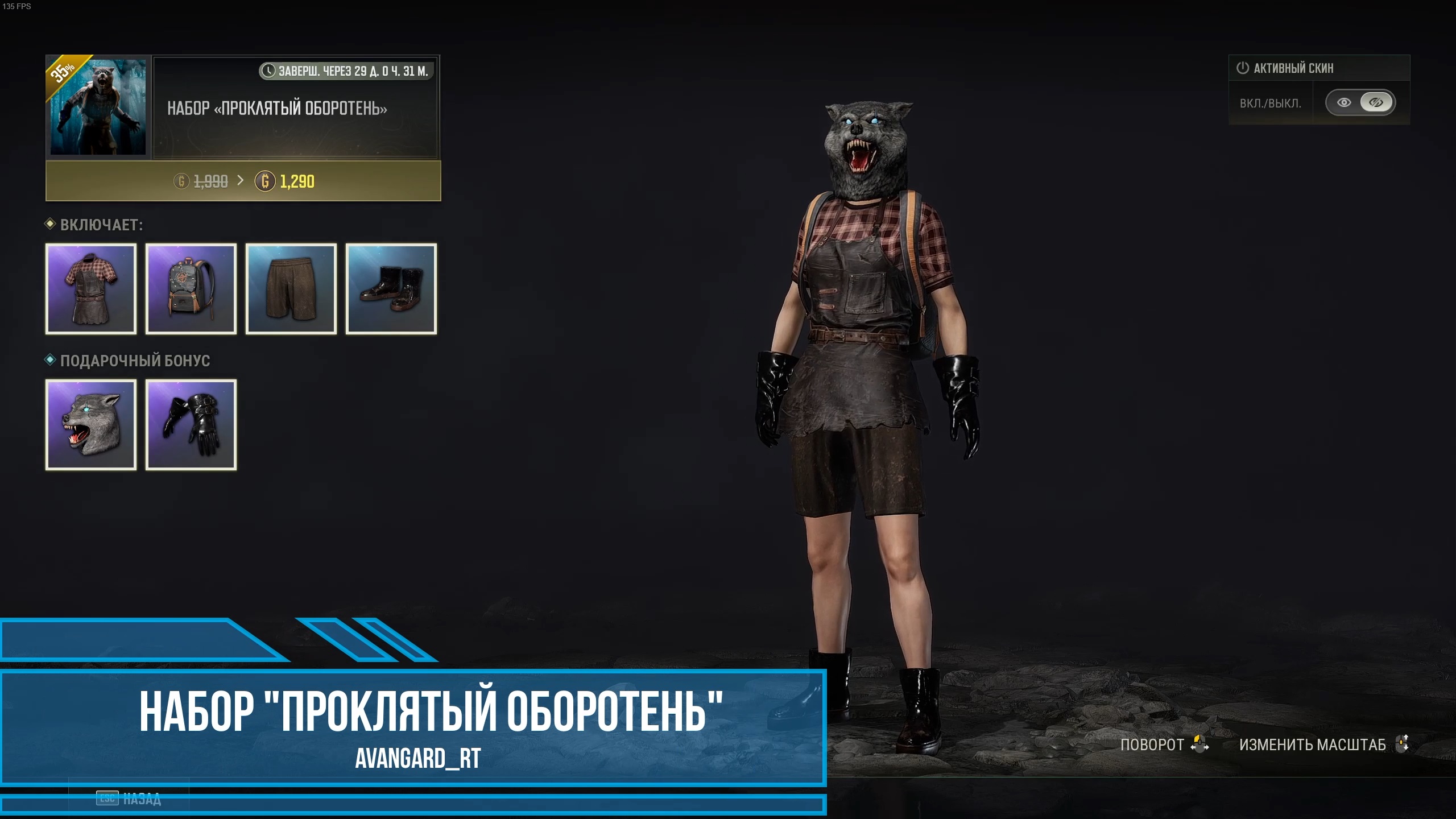This screenshot has height=819, width=1456.
Task: Open the werewolf set preview image
Action: [x=98, y=107]
